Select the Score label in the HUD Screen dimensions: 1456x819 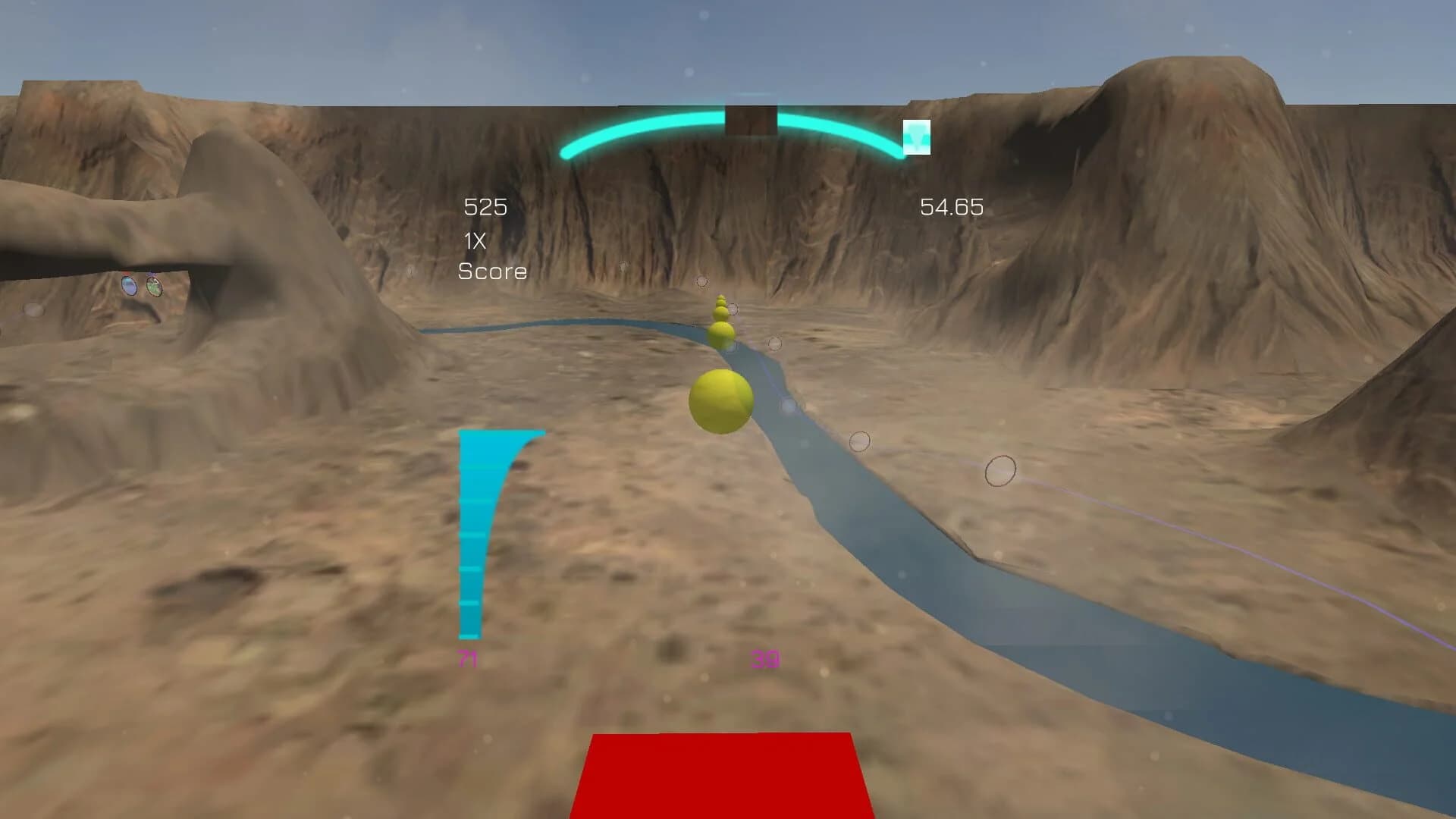tap(493, 271)
